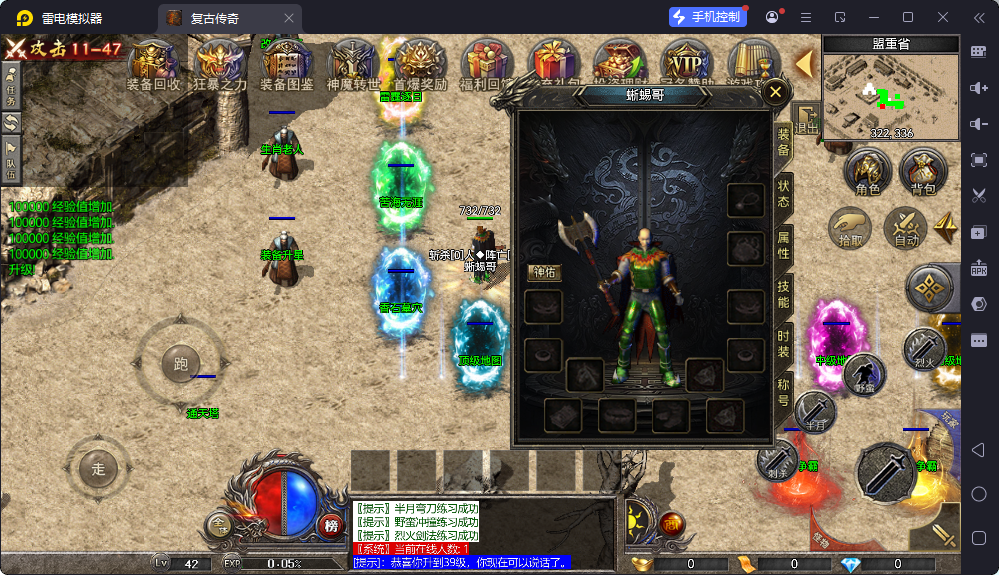Viewport: 999px width, 575px height.
Task: Toggle 自动 auto-combat
Action: click(906, 229)
